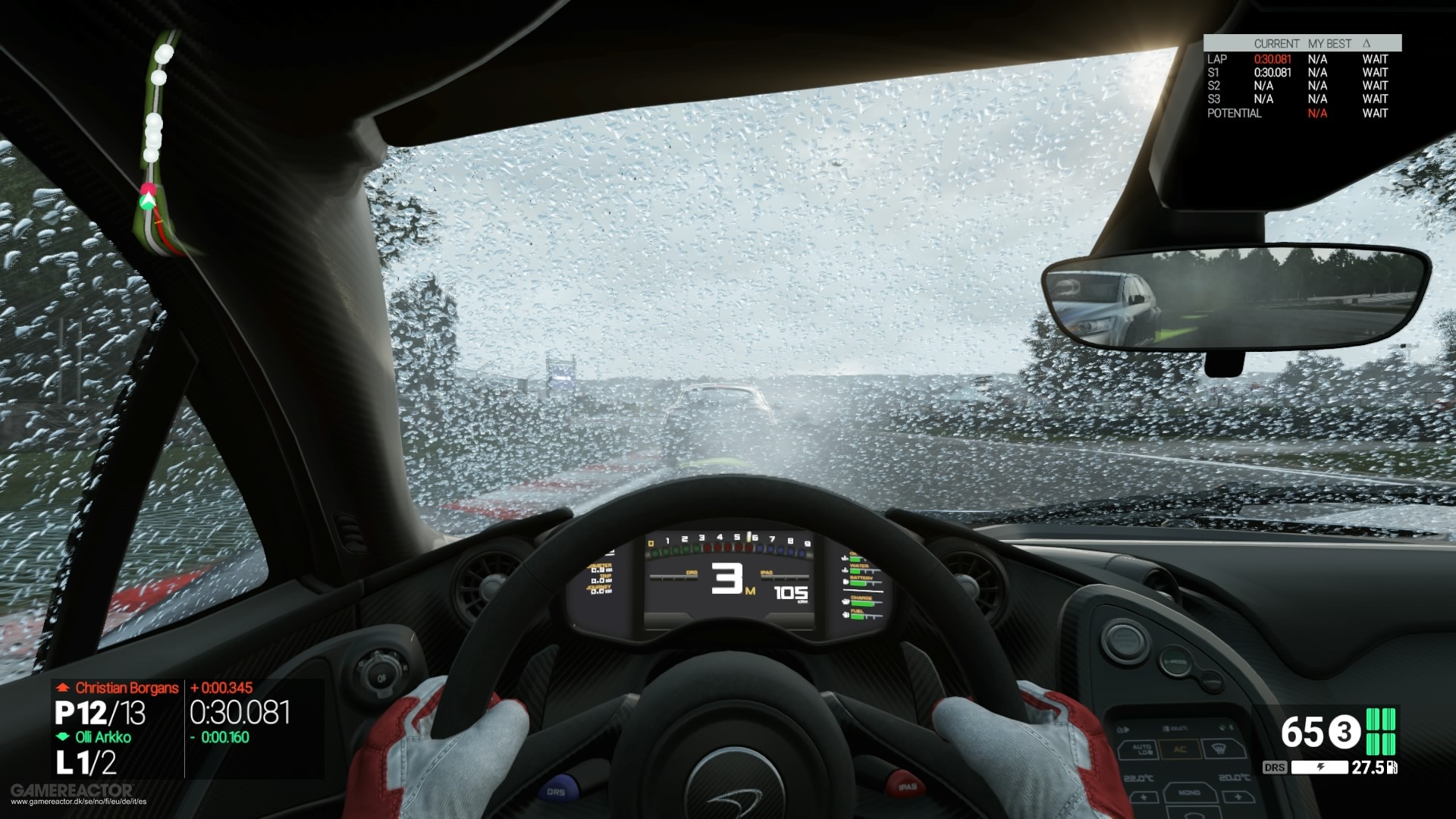
Task: Click the WATER gauge icon on the dash display
Action: (x=845, y=570)
